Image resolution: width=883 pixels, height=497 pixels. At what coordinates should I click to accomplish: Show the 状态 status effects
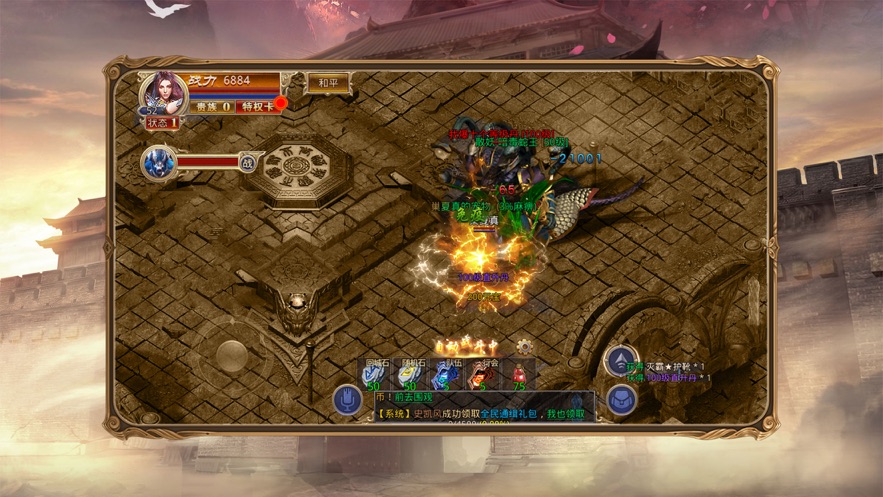(162, 122)
